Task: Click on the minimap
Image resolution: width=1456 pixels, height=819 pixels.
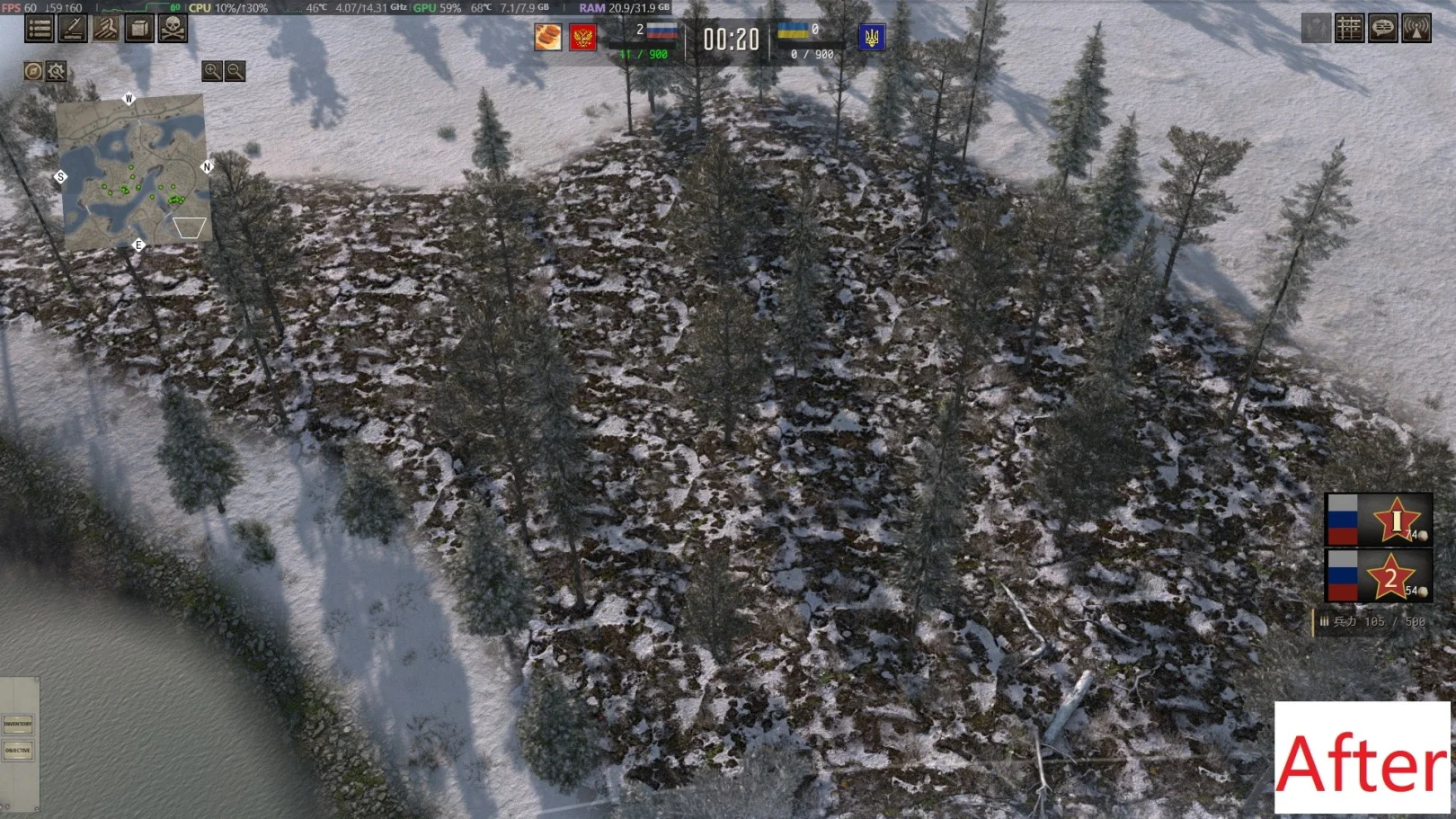Action: (x=133, y=169)
